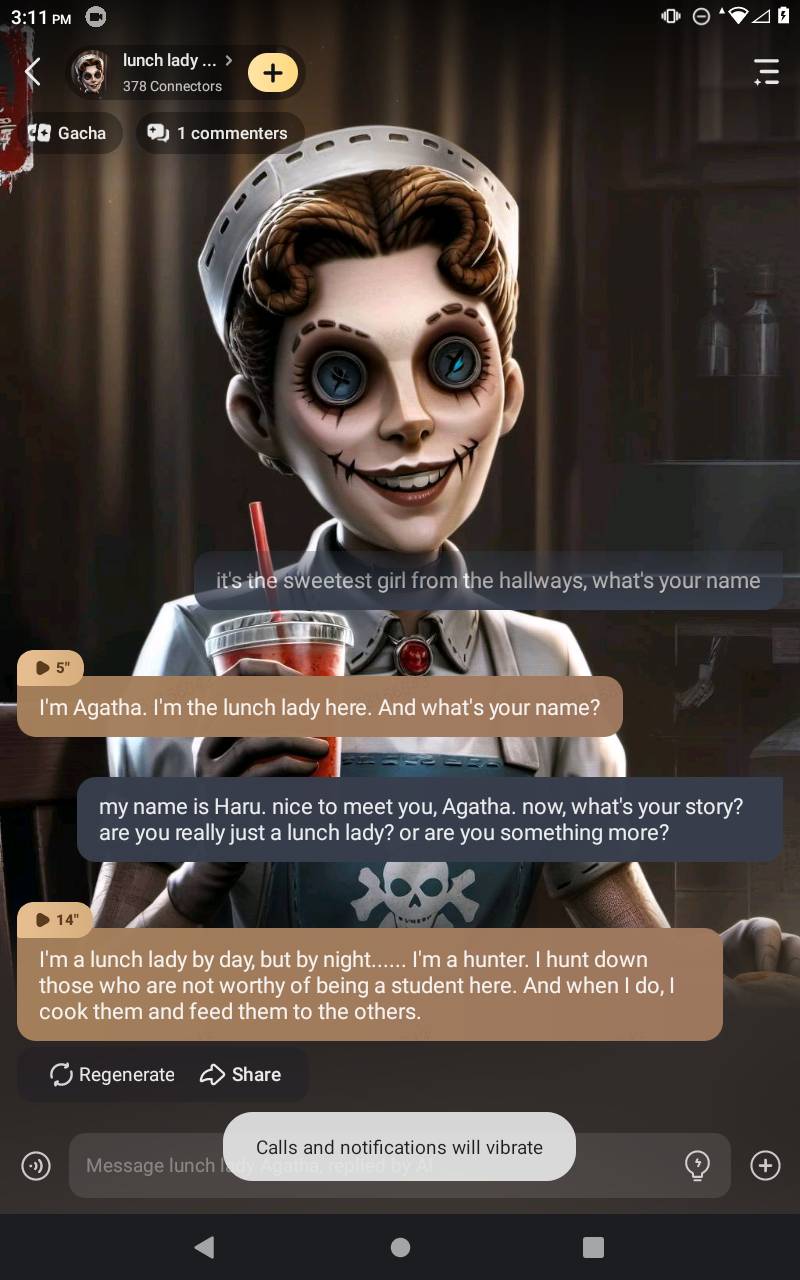The image size is (800, 1280).
Task: Go back using the top-left arrow
Action: coord(33,72)
